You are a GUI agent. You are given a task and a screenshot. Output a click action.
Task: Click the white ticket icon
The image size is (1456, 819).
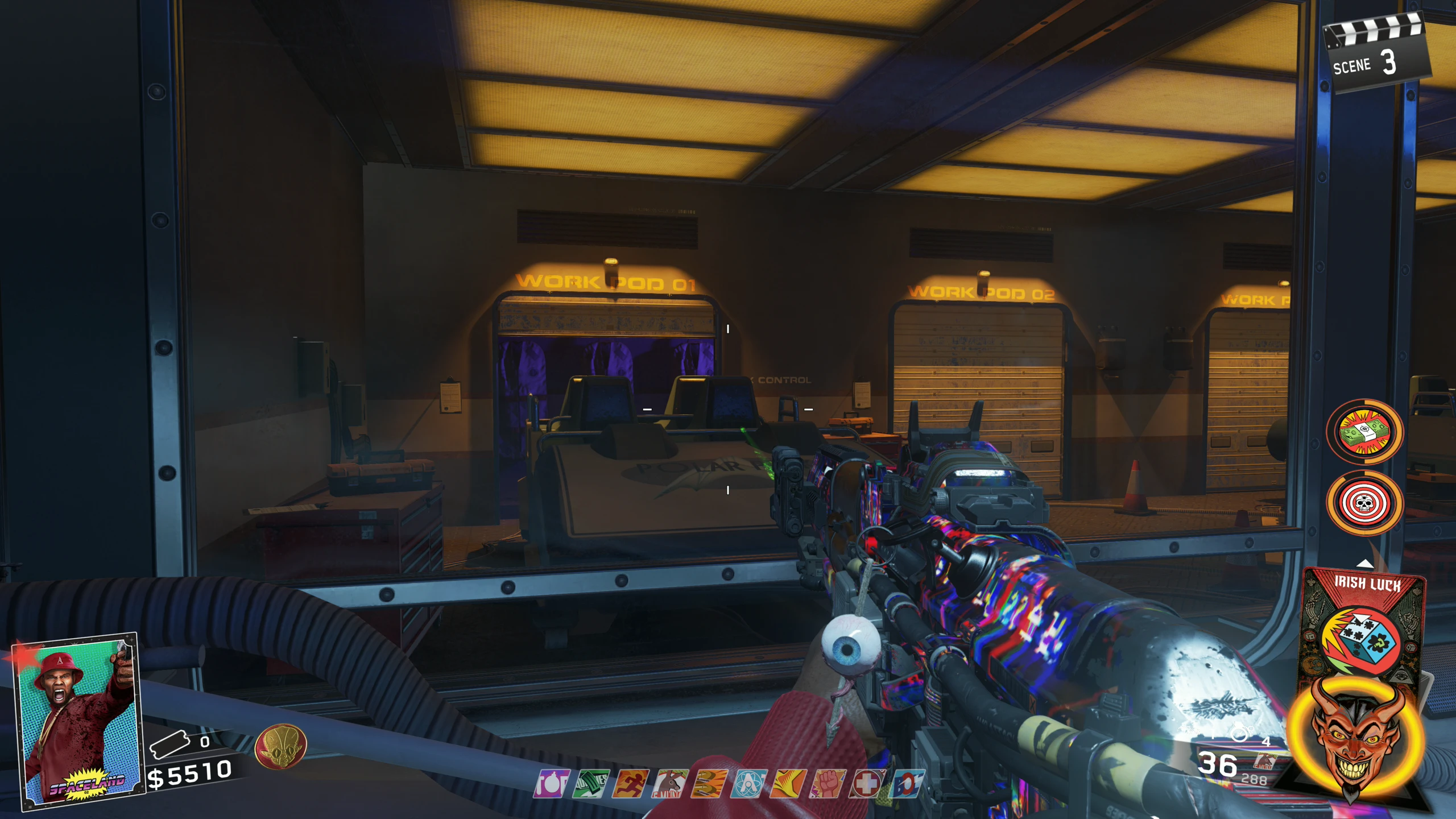click(169, 744)
